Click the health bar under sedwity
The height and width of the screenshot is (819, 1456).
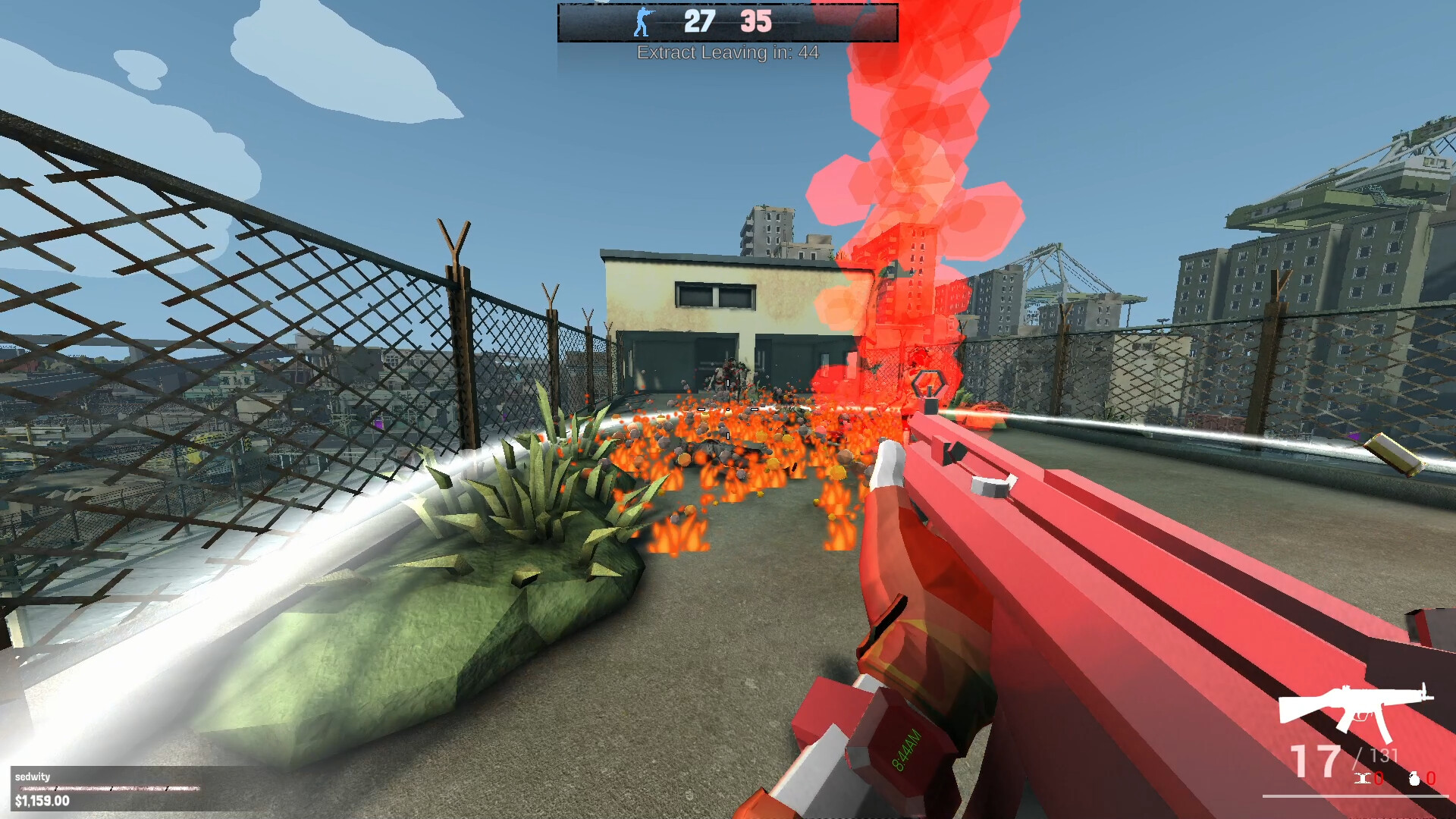click(x=106, y=789)
